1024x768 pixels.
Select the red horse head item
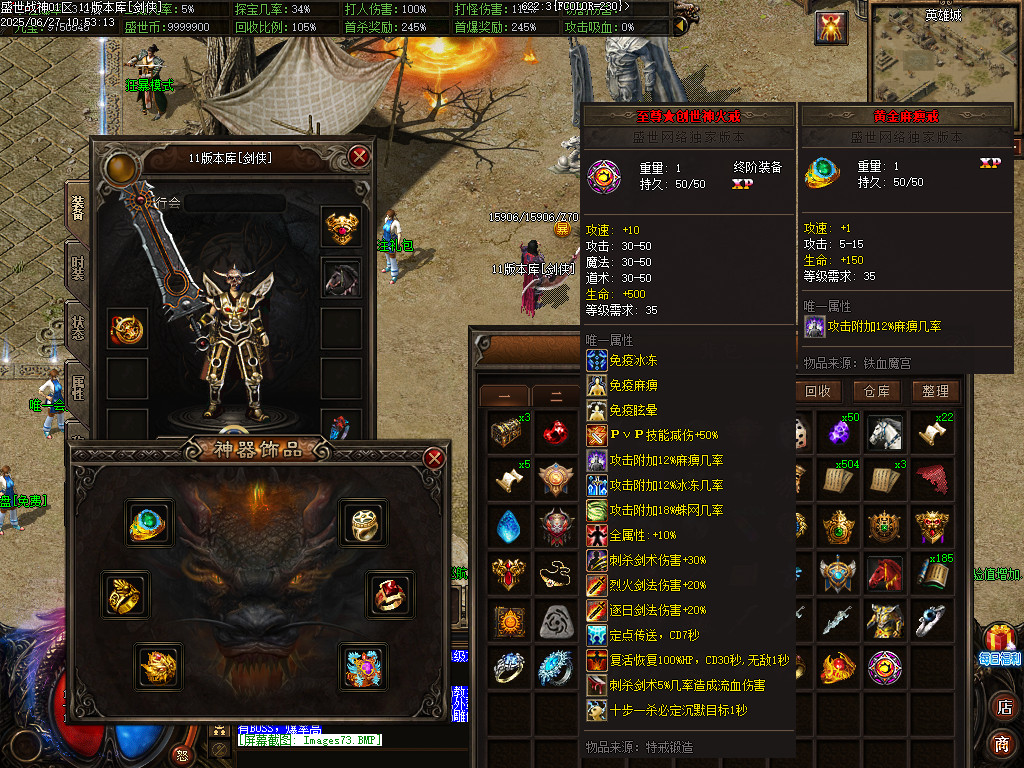tap(885, 574)
